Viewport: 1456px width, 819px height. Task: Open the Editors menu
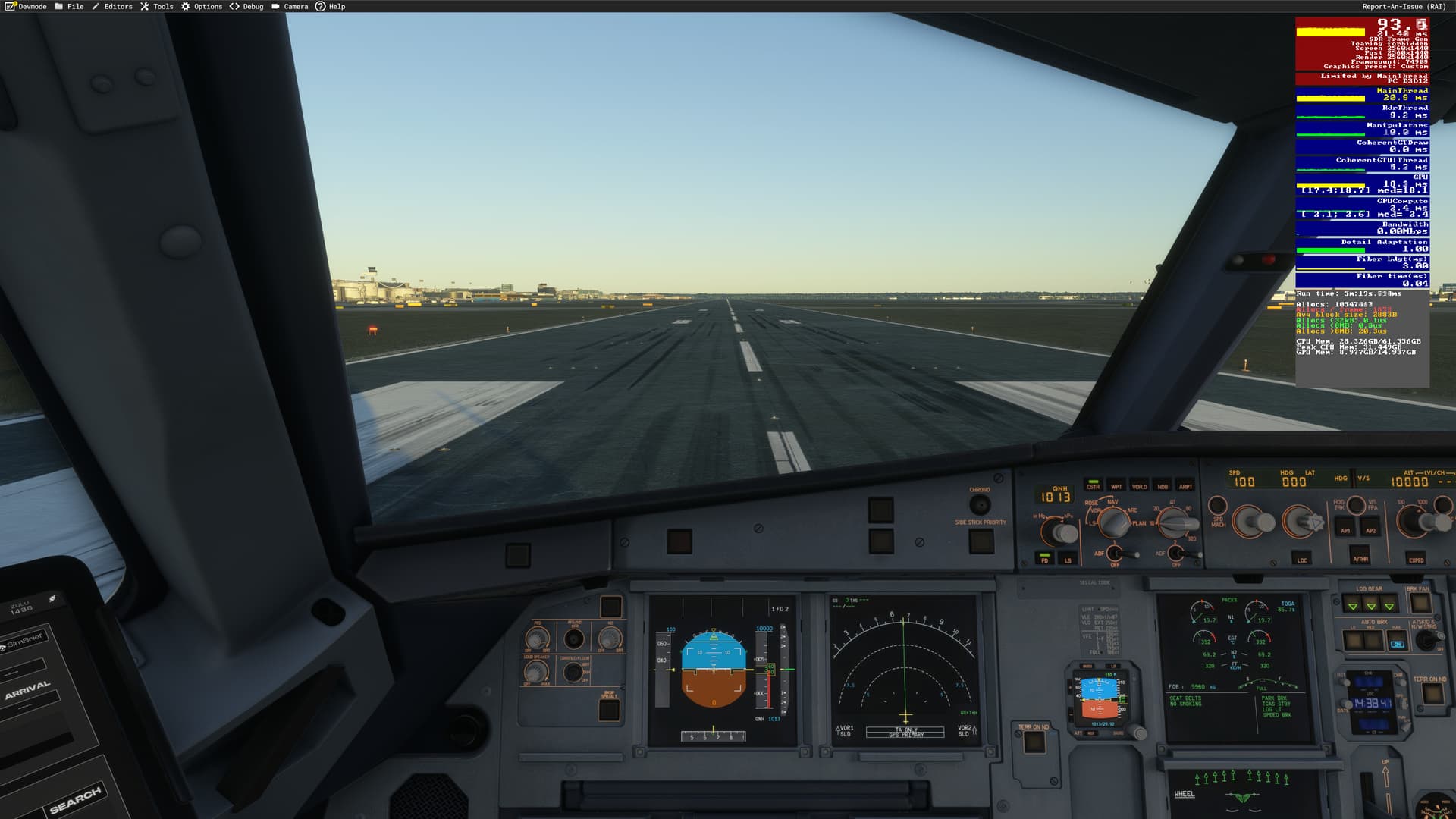coord(112,6)
